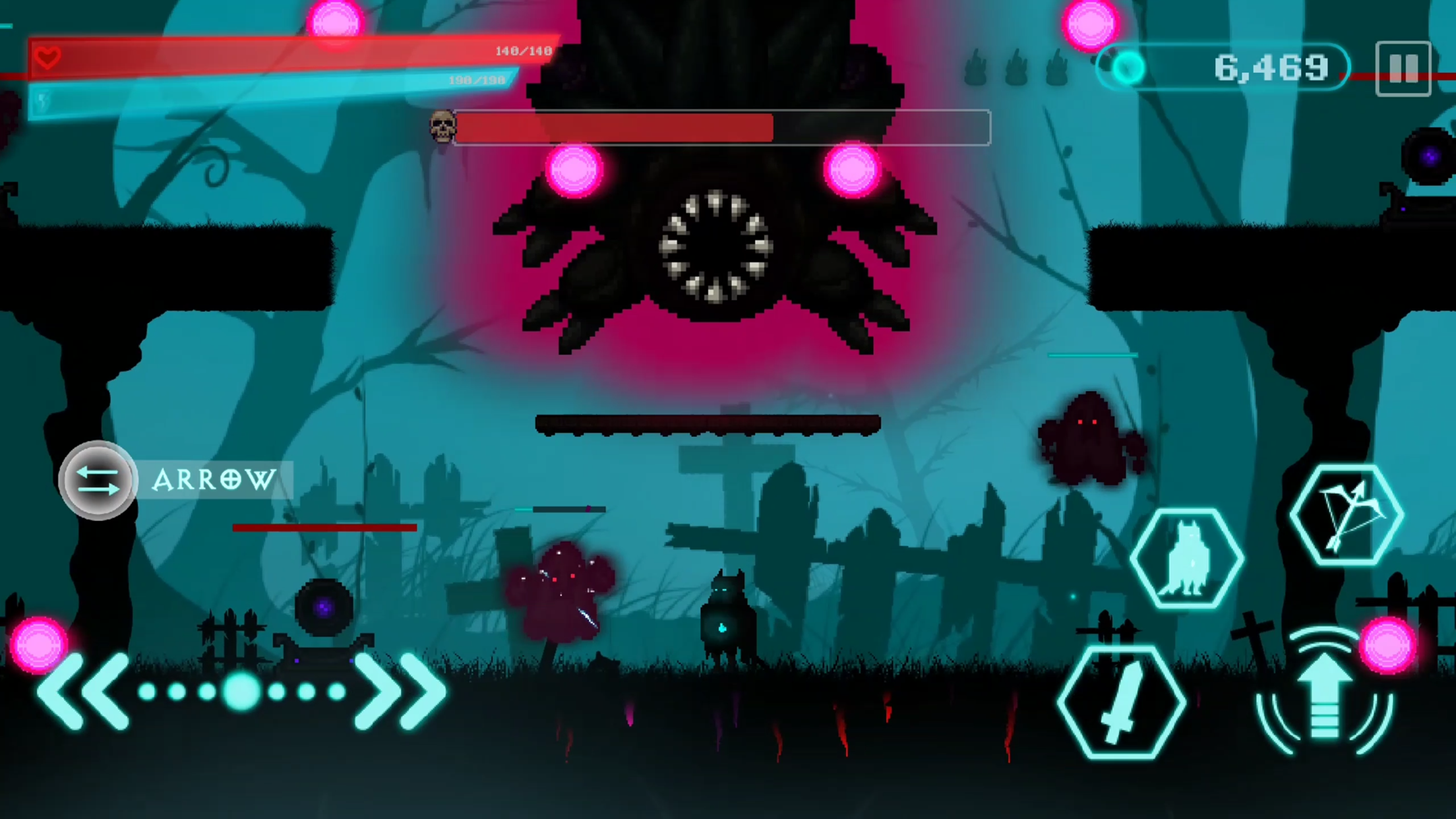Fire the bow and arrow ability

tap(1347, 515)
